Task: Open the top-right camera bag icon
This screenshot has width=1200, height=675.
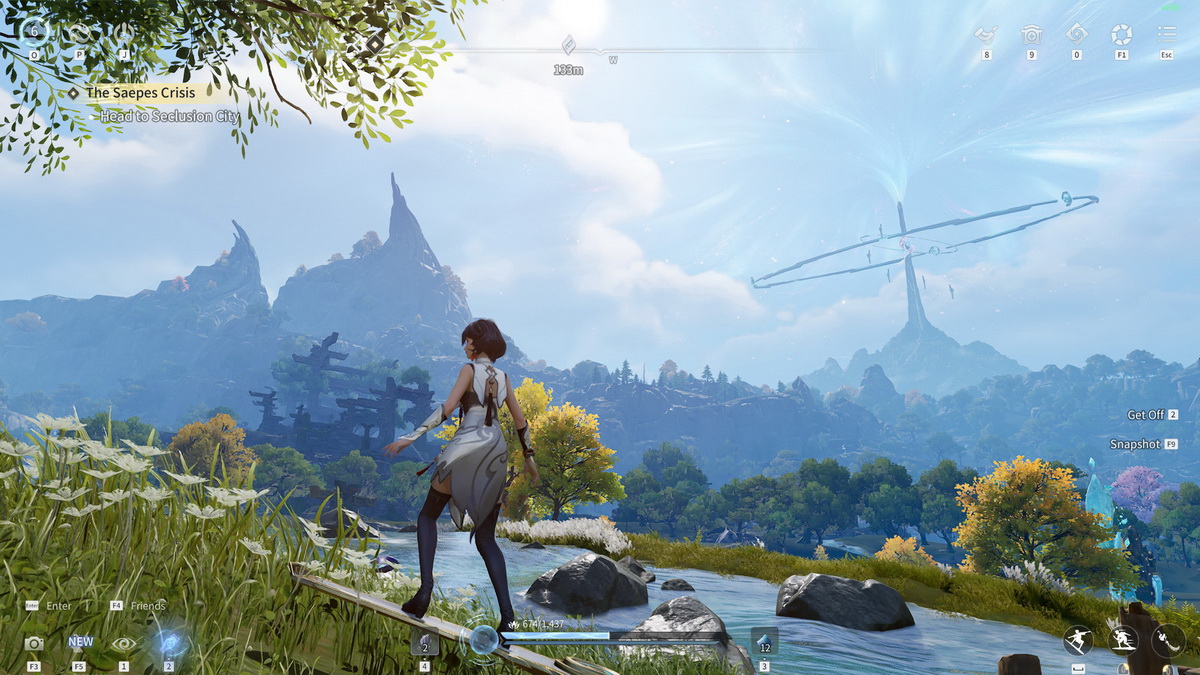Action: 1031,34
